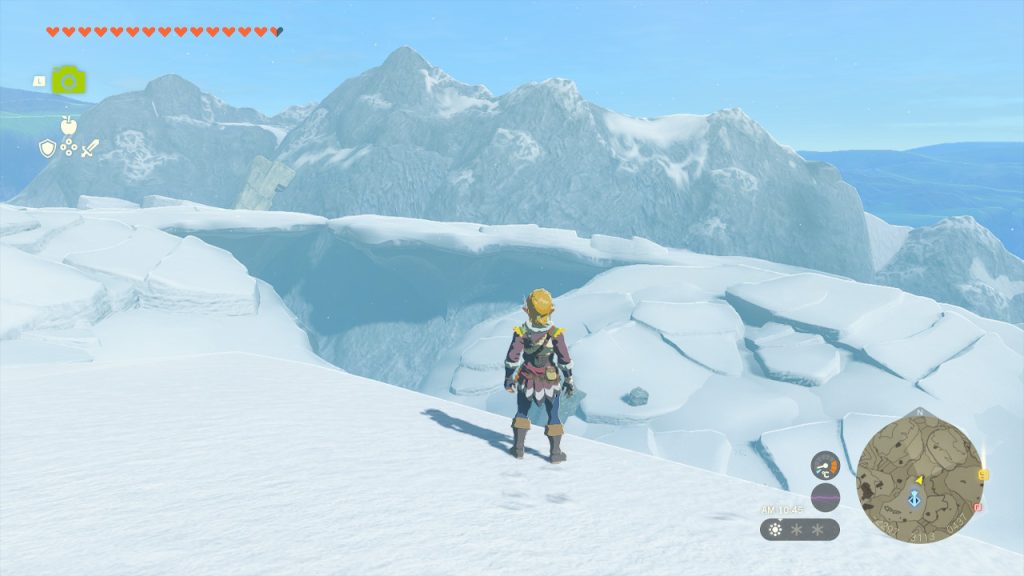Select the yellow marker on minimap edge
The width and height of the screenshot is (1024, 576).
click(x=984, y=474)
